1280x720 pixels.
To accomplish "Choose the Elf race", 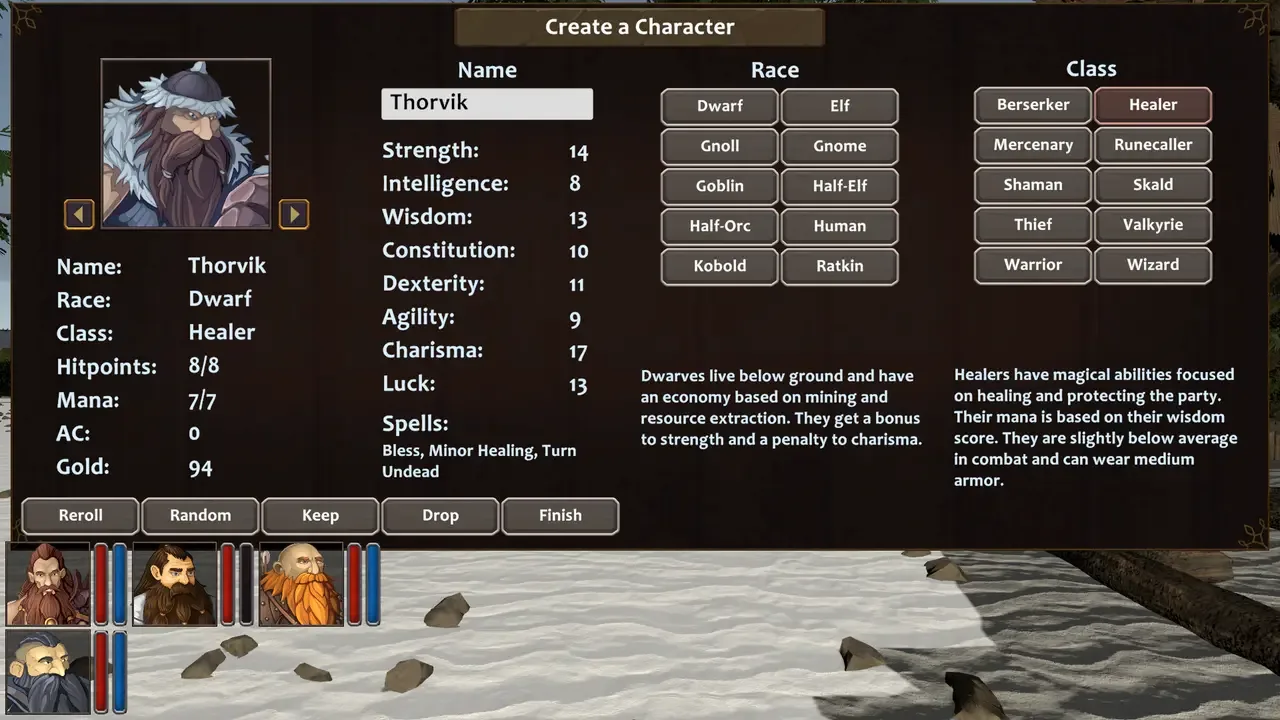I will tap(839, 106).
